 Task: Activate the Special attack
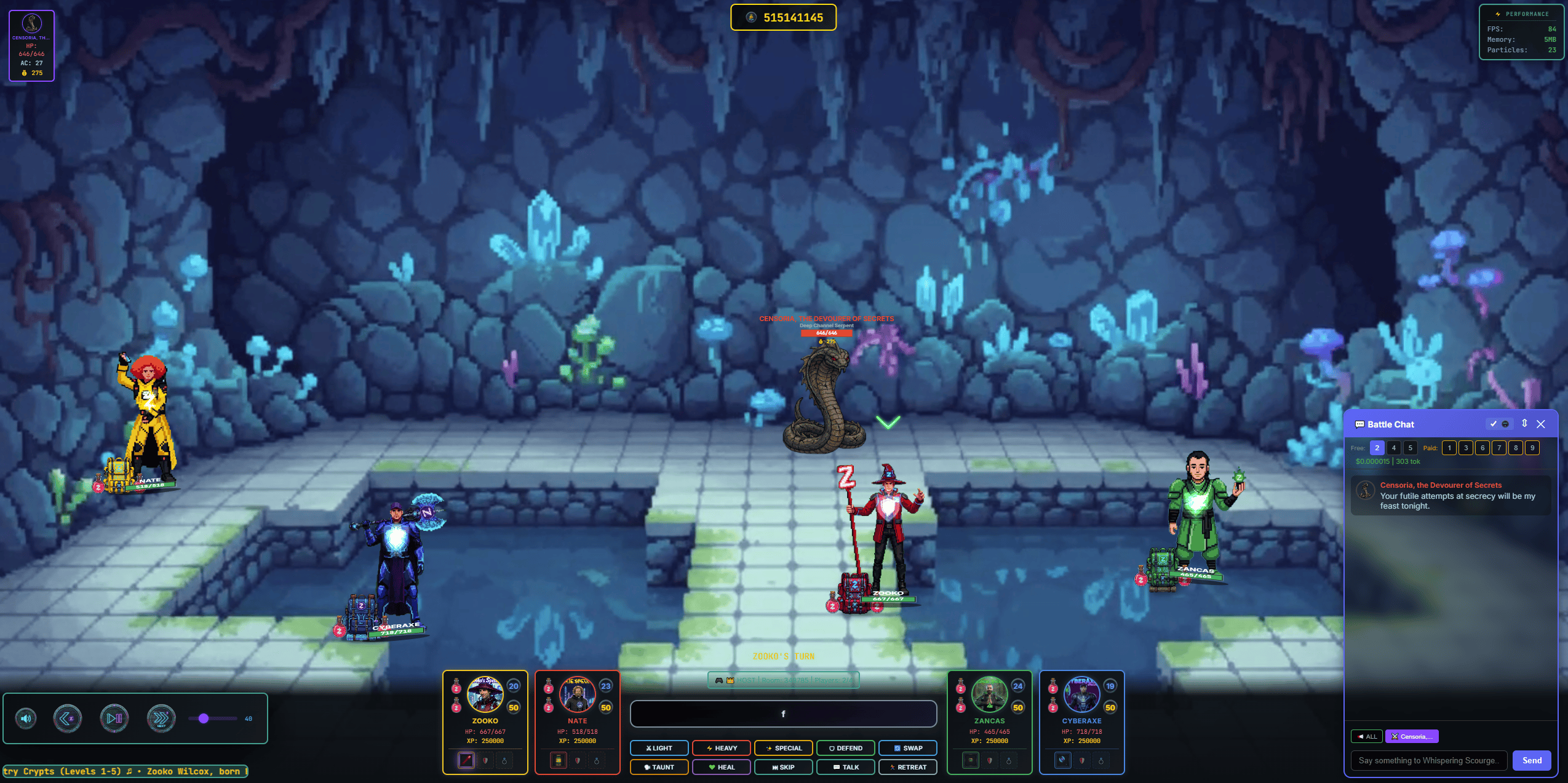[784, 748]
